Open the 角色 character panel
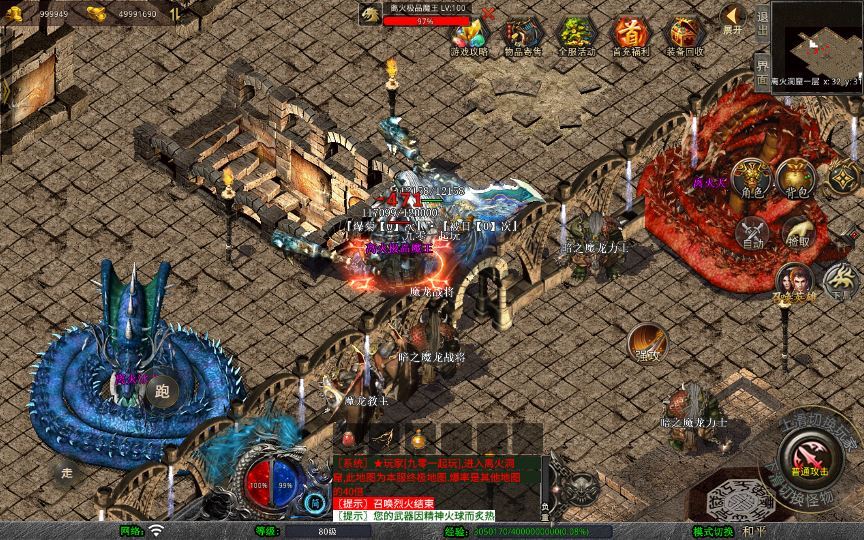 pos(752,180)
